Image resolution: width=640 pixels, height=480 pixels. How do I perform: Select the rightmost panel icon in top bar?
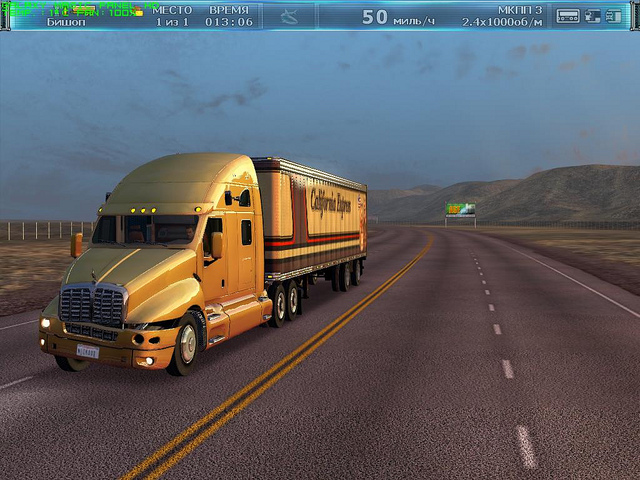(x=613, y=16)
